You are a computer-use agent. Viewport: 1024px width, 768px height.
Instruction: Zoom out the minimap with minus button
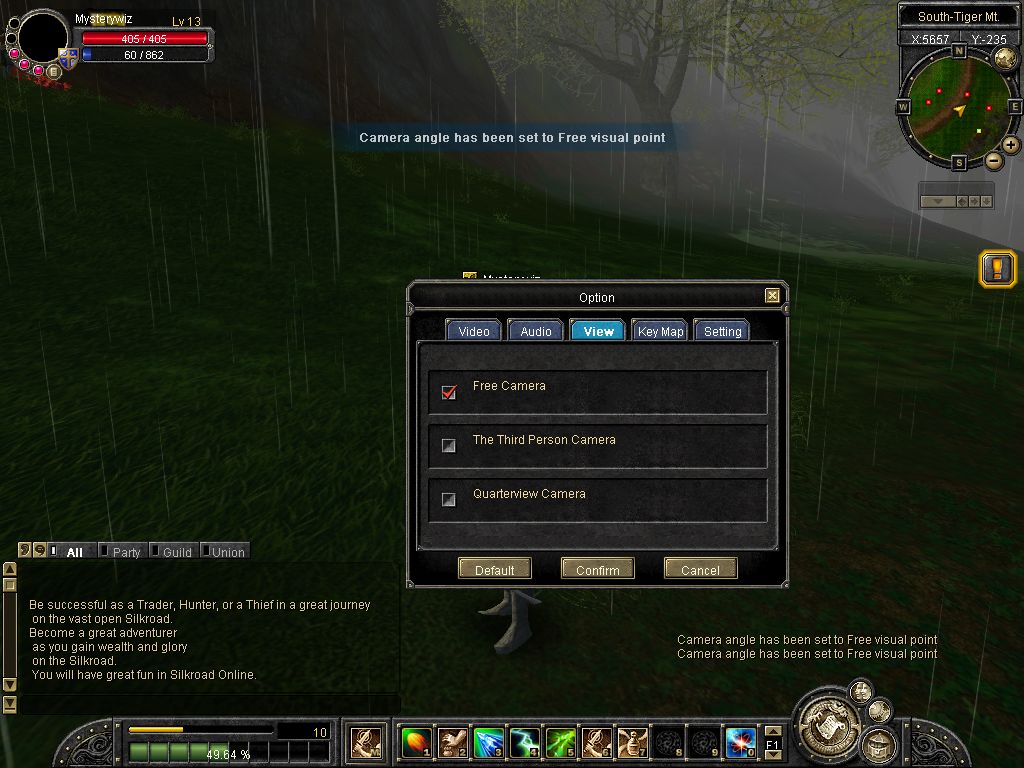[994, 161]
